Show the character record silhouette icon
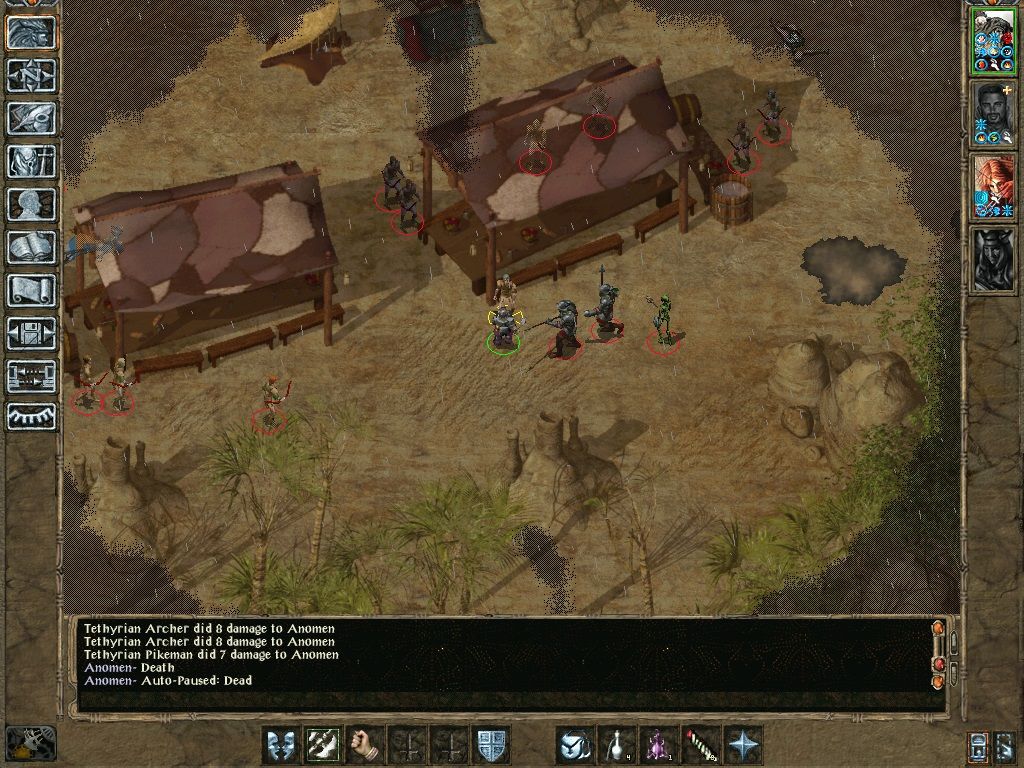1024x768 pixels. tap(31, 204)
